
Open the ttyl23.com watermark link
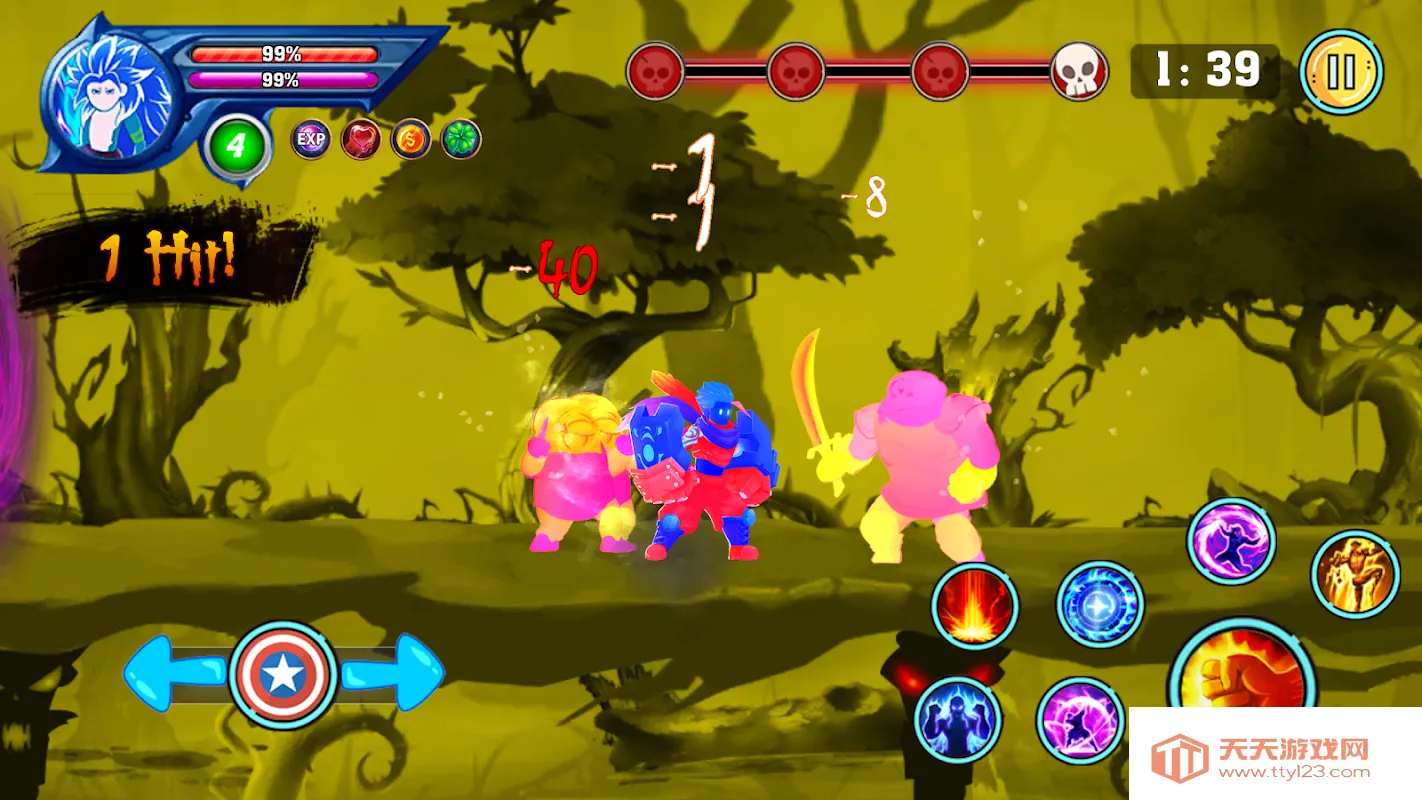[1275, 756]
